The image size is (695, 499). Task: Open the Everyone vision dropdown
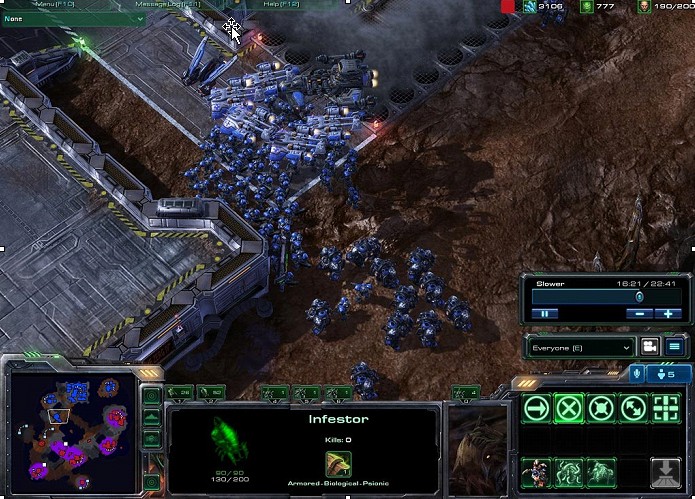click(x=582, y=347)
